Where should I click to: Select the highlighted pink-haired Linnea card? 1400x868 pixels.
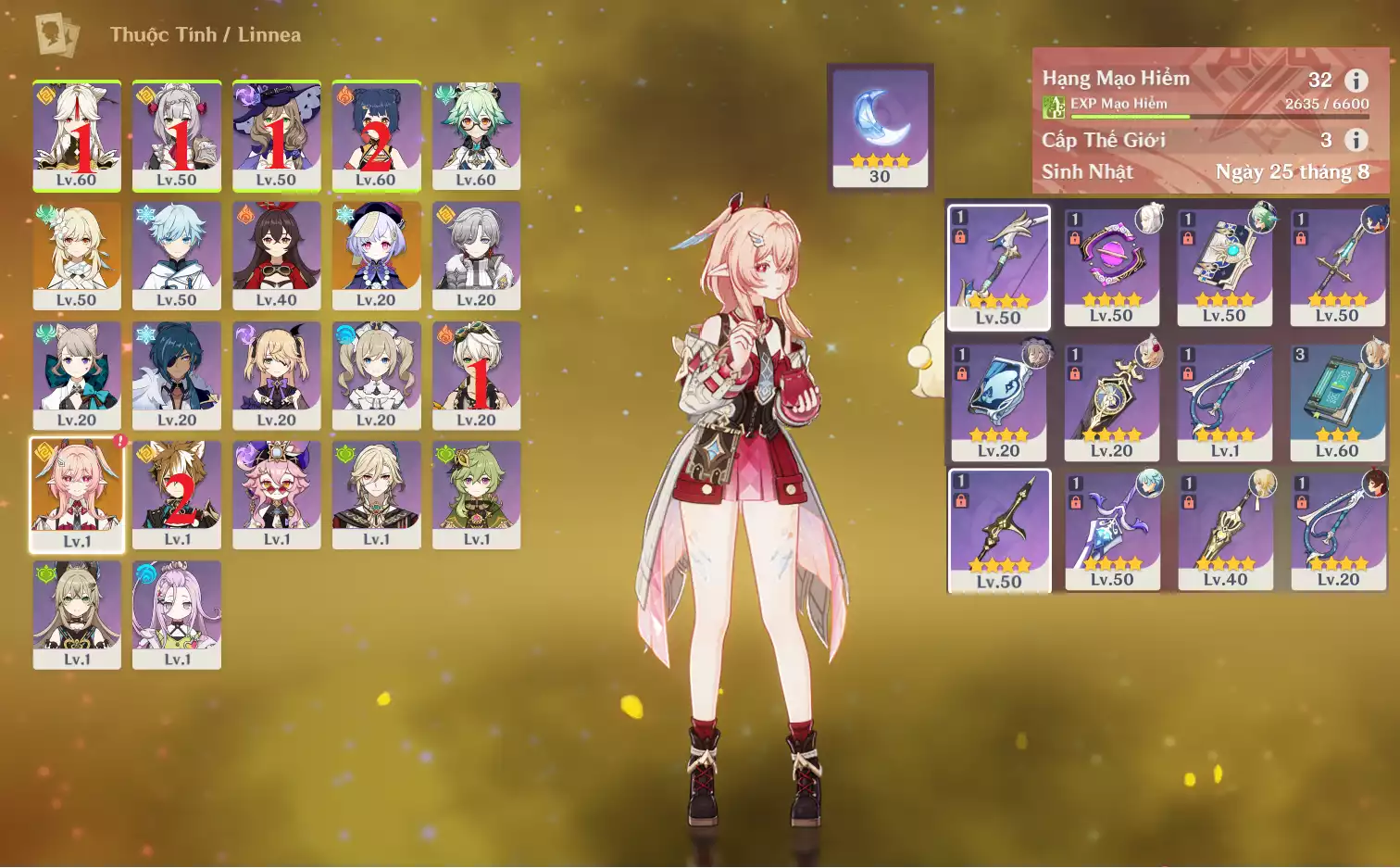[x=77, y=495]
